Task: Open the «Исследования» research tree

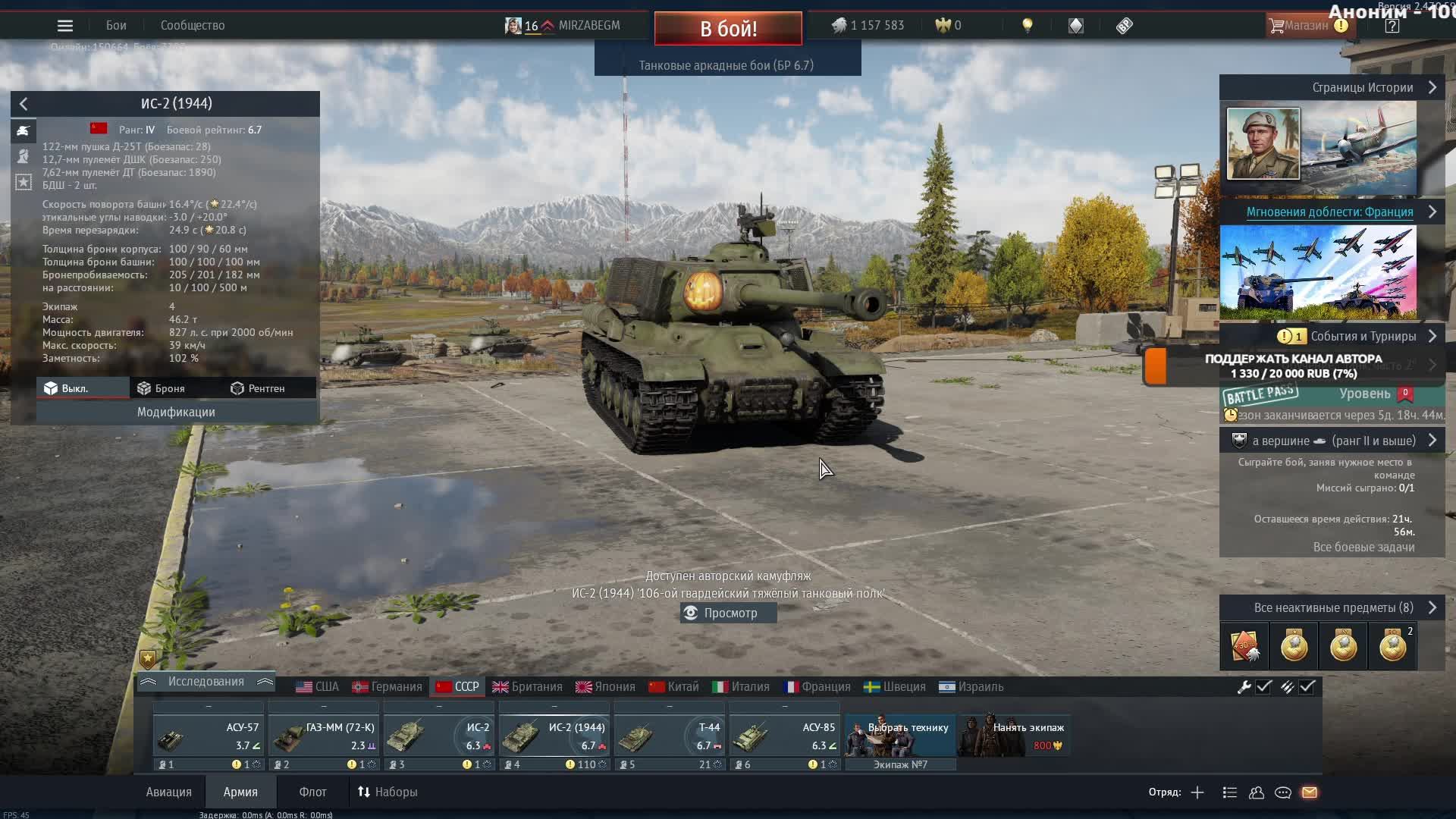Action: pyautogui.click(x=206, y=682)
